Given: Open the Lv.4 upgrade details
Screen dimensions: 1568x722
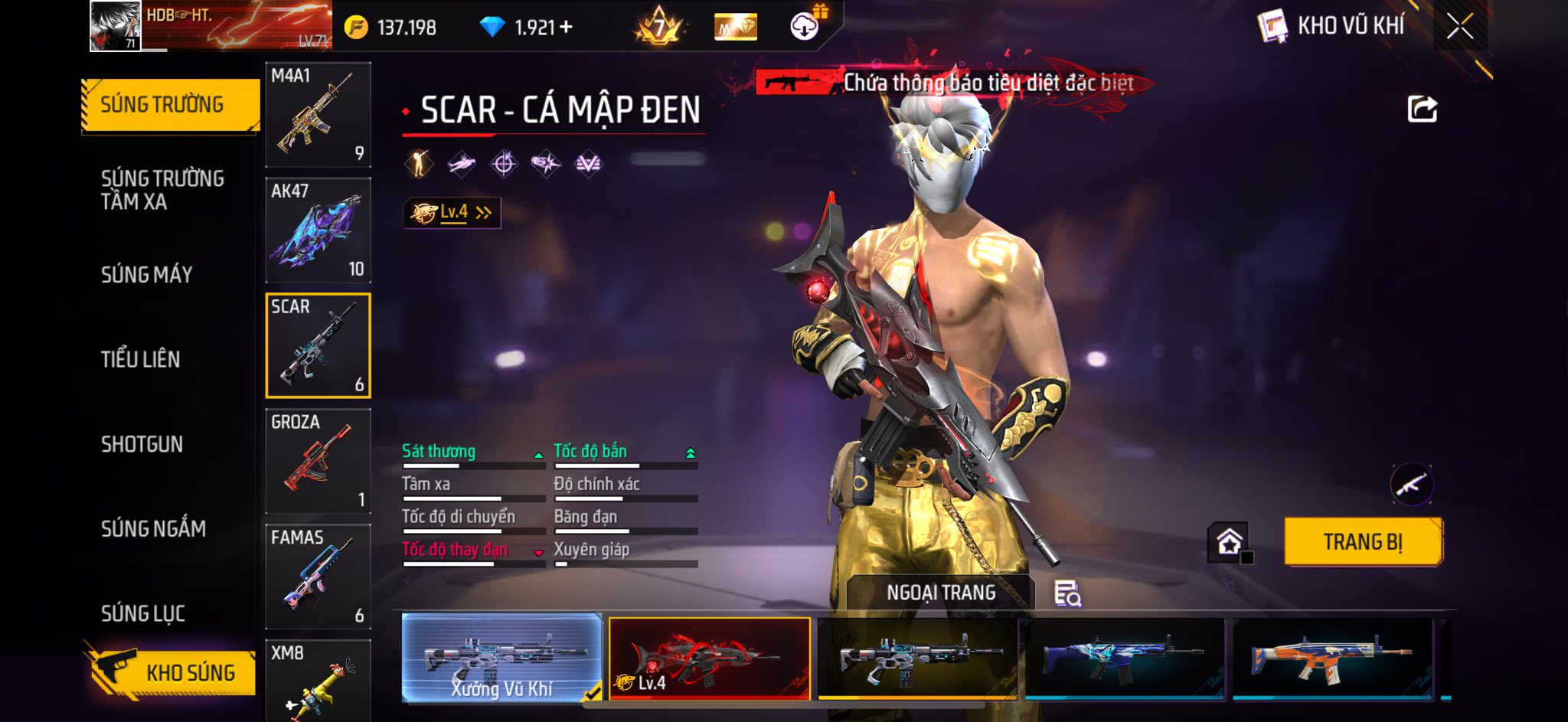Looking at the screenshot, I should 452,213.
